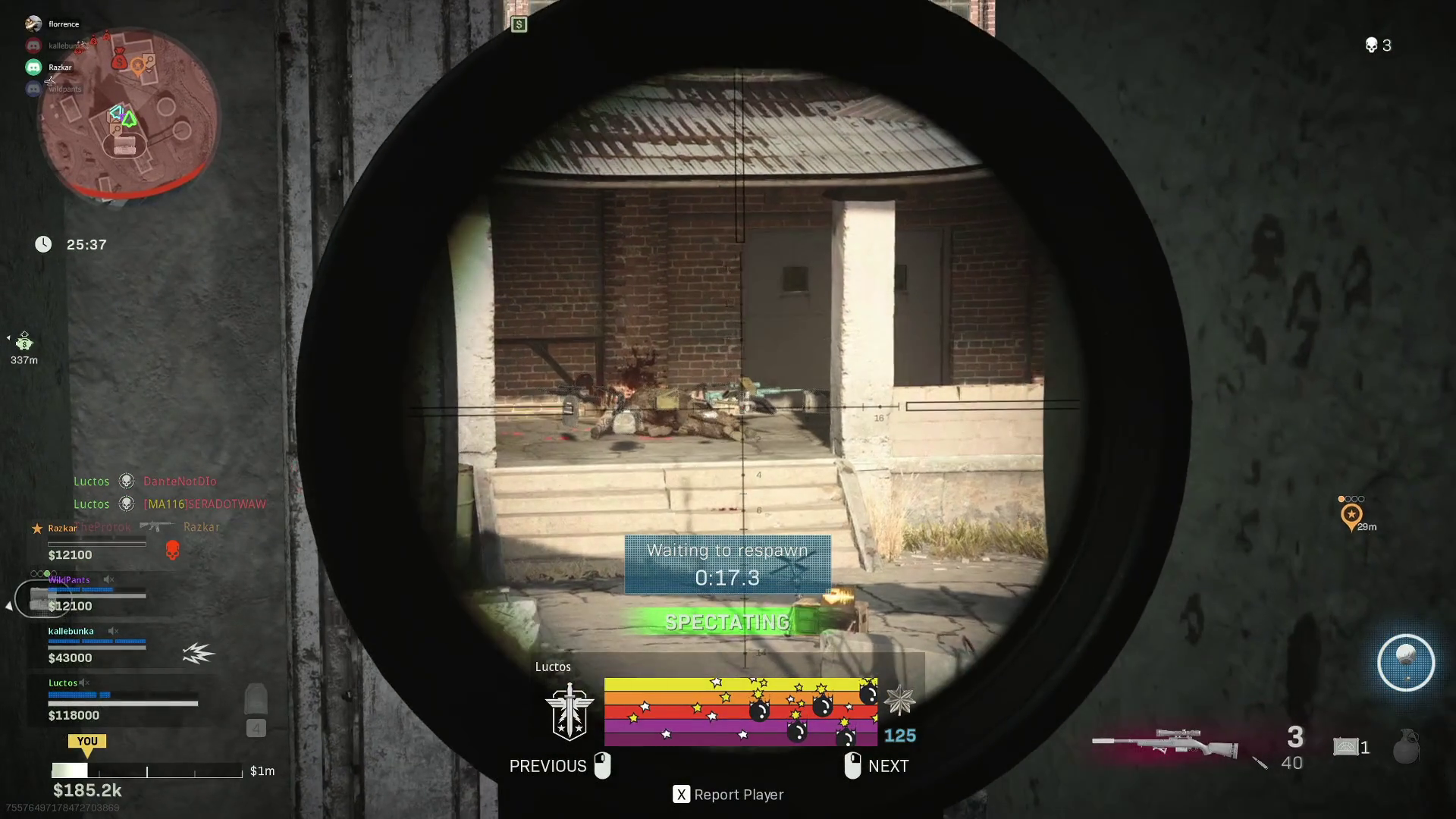Image resolution: width=1456 pixels, height=819 pixels.
Task: Click the sniper rifle weapon icon
Action: point(1164,743)
